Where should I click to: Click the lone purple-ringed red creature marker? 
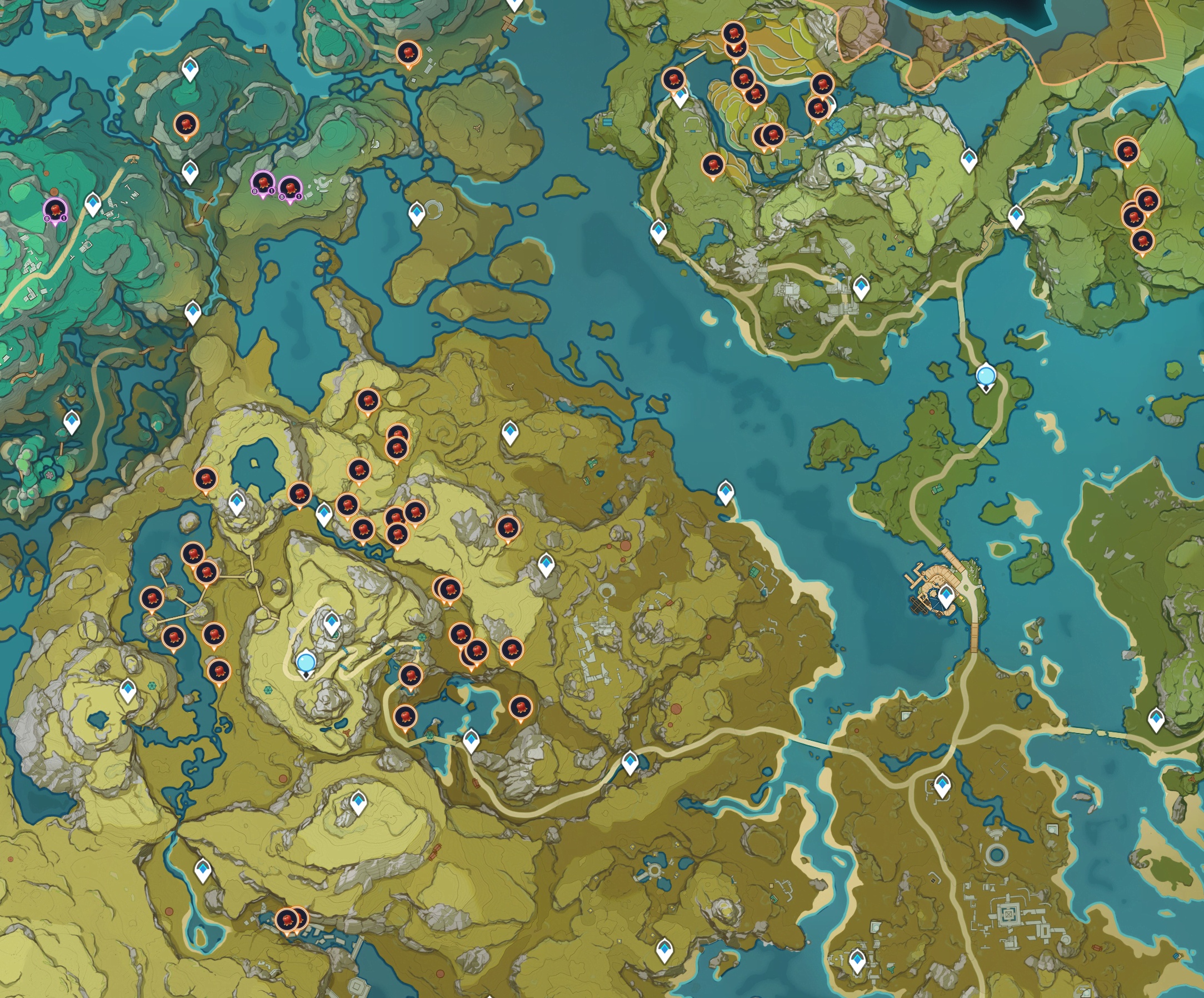click(55, 209)
